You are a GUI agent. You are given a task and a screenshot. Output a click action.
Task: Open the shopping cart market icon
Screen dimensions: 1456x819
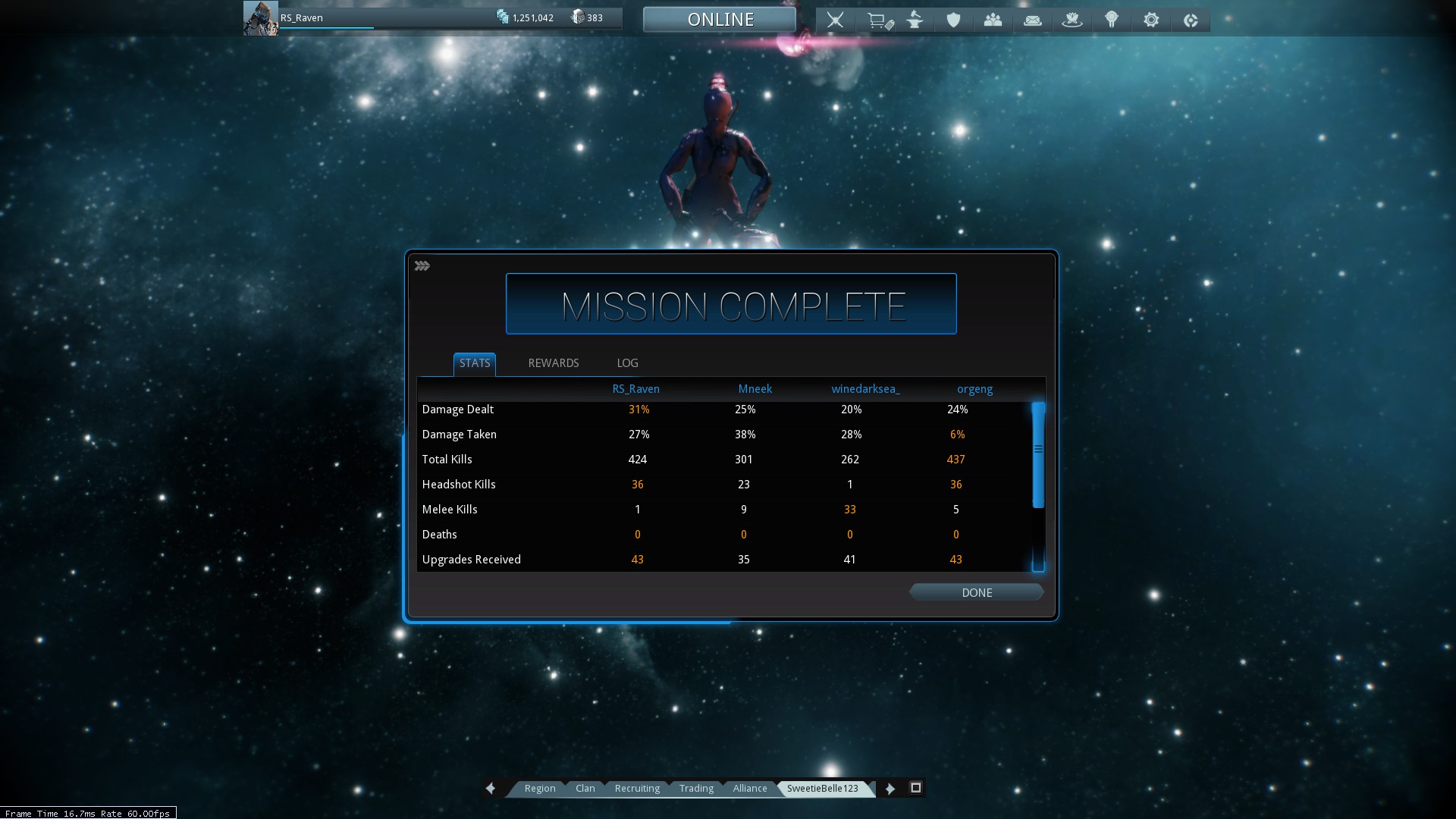[x=878, y=20]
